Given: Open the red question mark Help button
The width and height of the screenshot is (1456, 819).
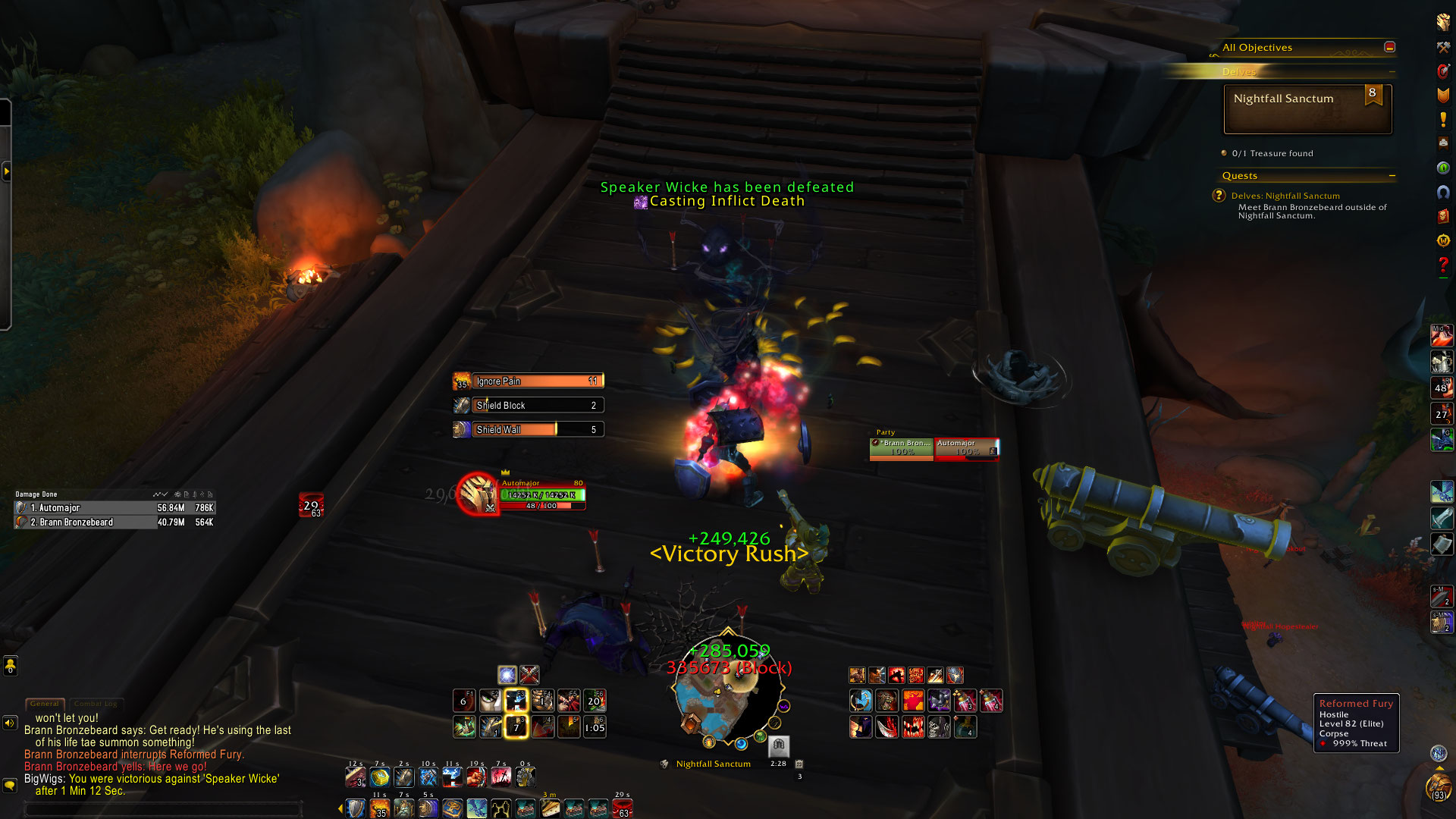Looking at the screenshot, I should coord(1443,265).
